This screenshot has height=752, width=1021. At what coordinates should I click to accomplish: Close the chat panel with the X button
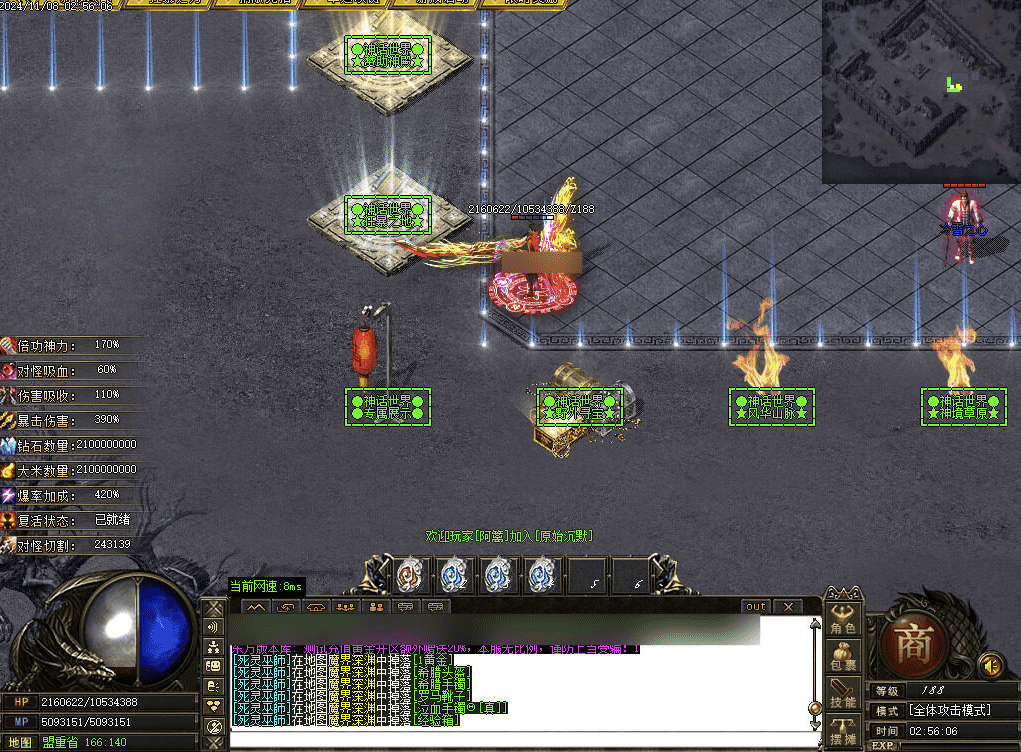pos(788,606)
